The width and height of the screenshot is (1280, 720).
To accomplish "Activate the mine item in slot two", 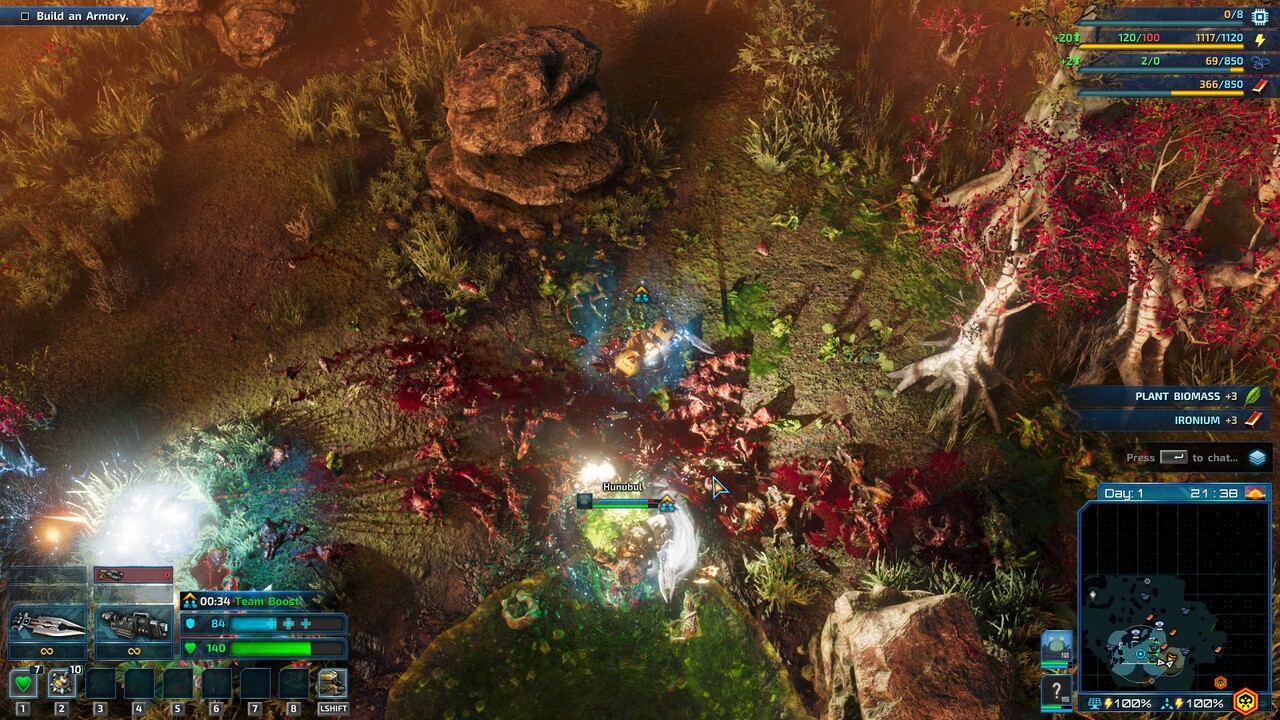I will click(61, 684).
